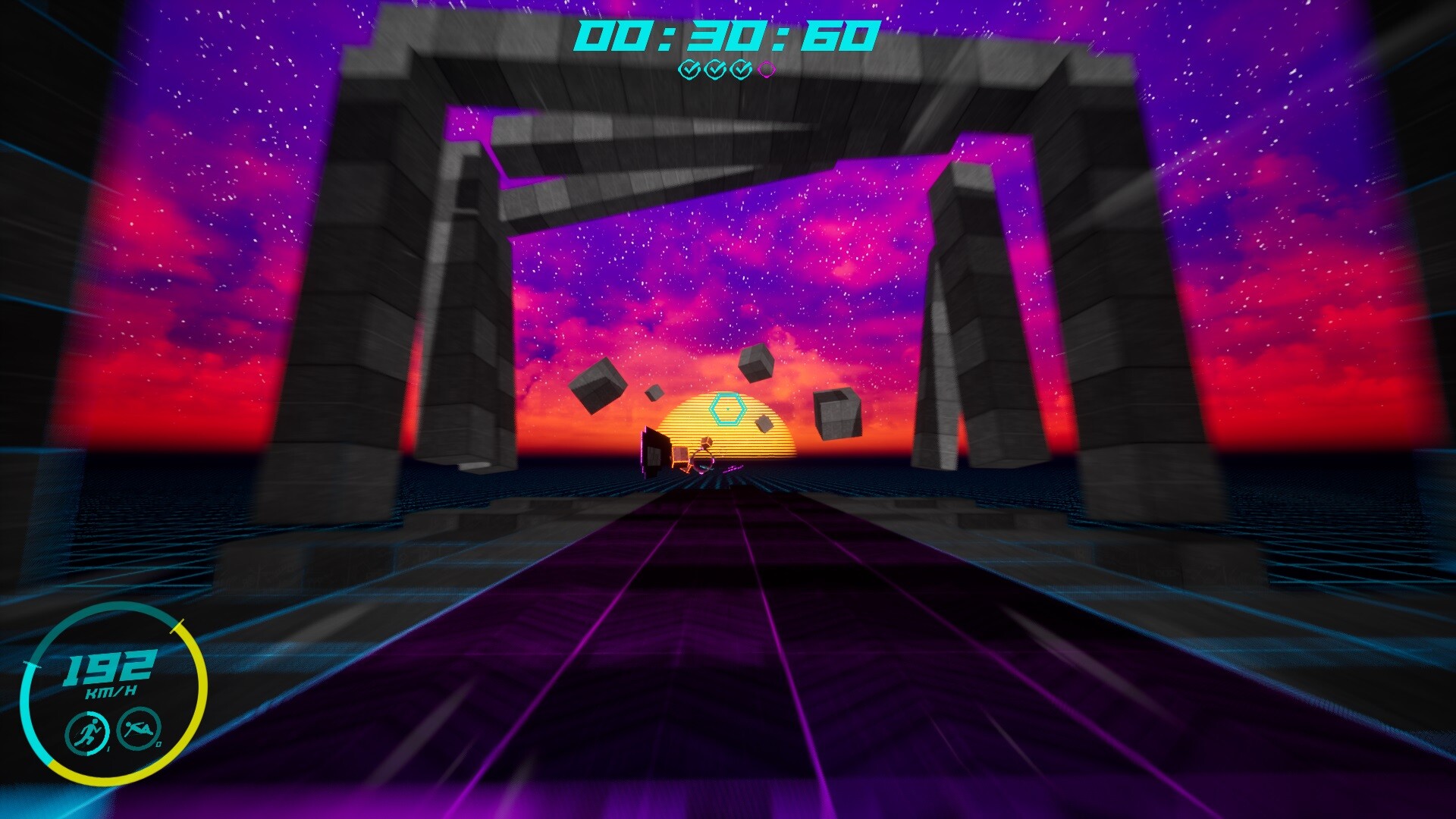Screen dimensions: 1456x819
Task: Click the hexagonal waypoint marker near the sun
Action: (x=726, y=410)
